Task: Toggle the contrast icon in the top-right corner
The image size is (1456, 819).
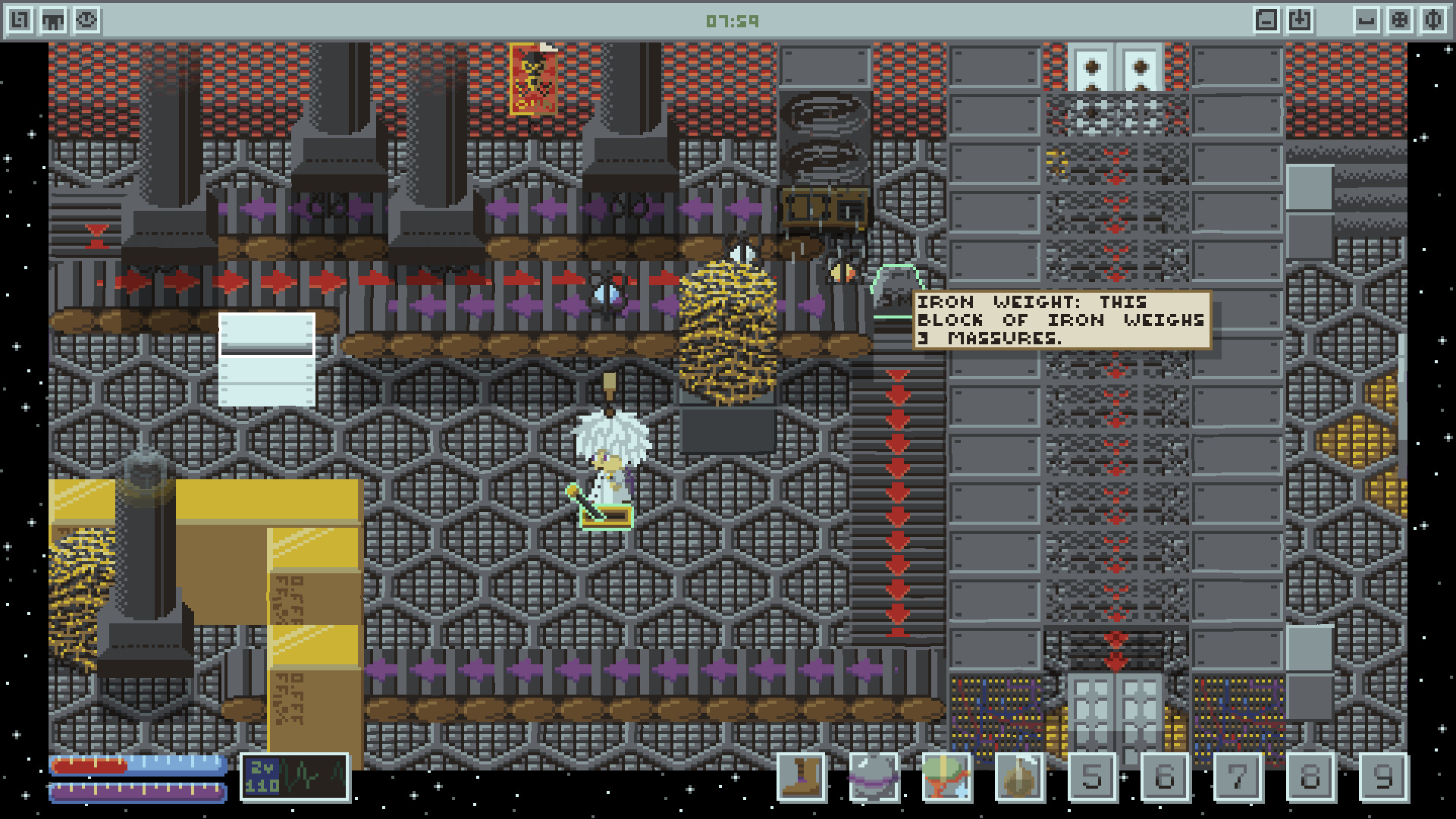Action: pos(1433,19)
